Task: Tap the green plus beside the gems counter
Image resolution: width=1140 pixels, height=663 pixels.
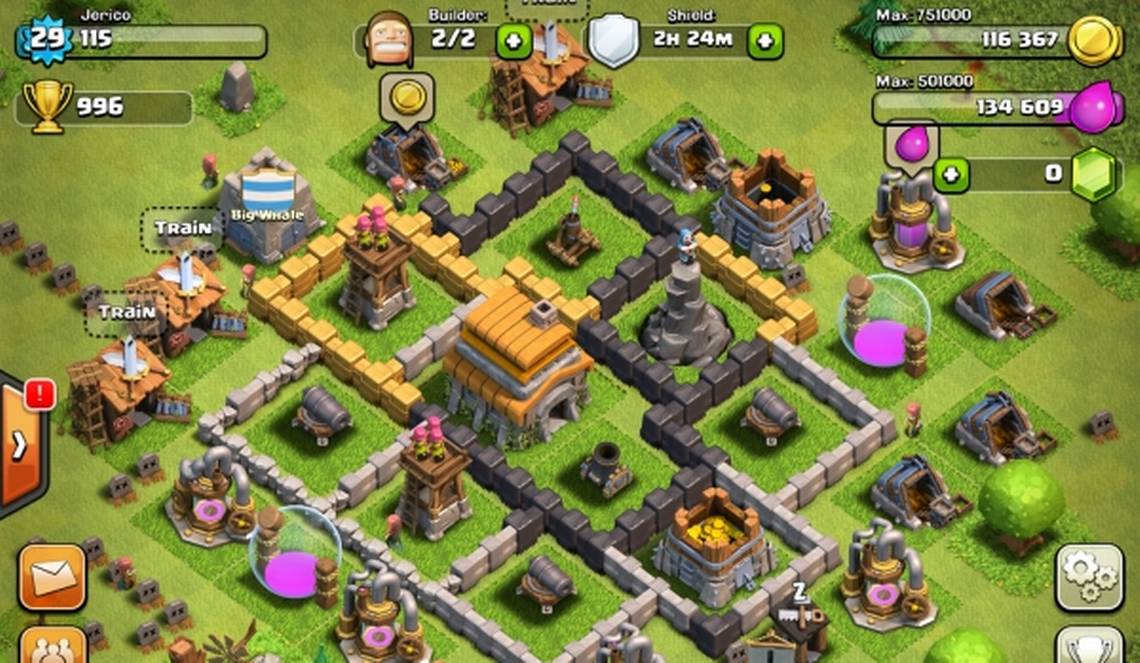Action: click(x=951, y=174)
